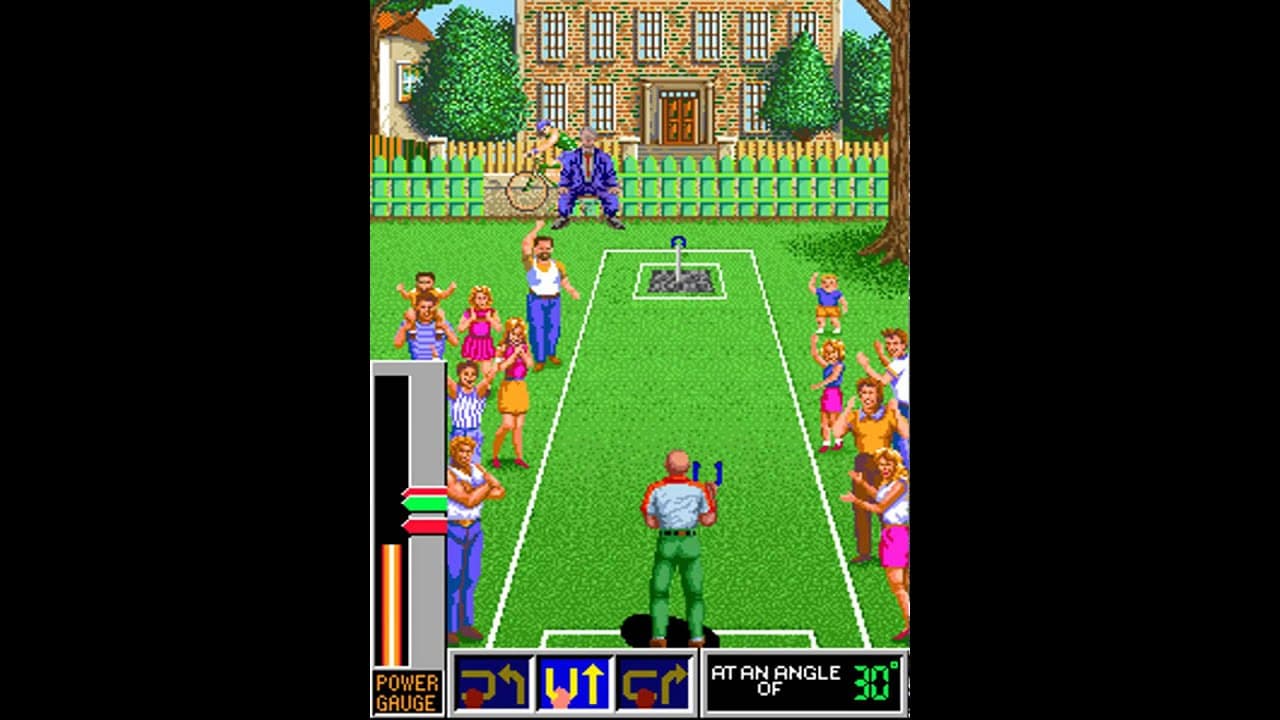
Task: Choose the straight throw arrow icon
Action: click(574, 683)
